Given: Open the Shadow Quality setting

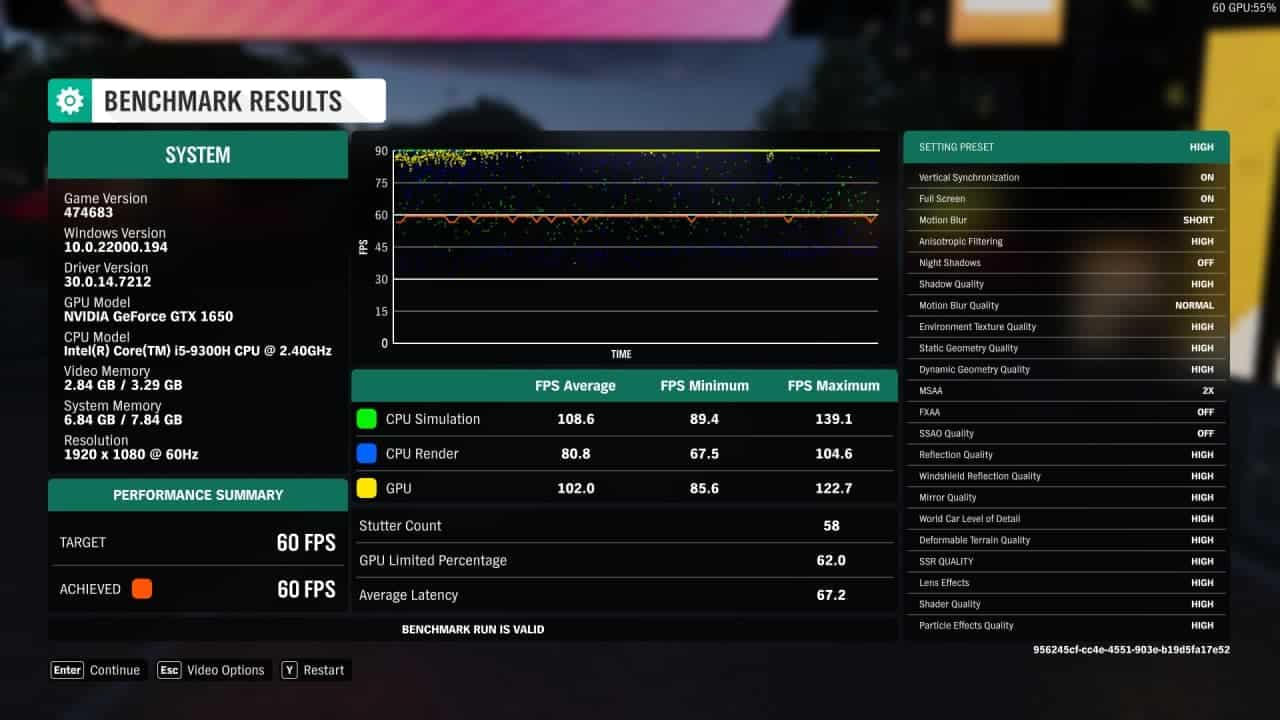Looking at the screenshot, I should click(1065, 283).
